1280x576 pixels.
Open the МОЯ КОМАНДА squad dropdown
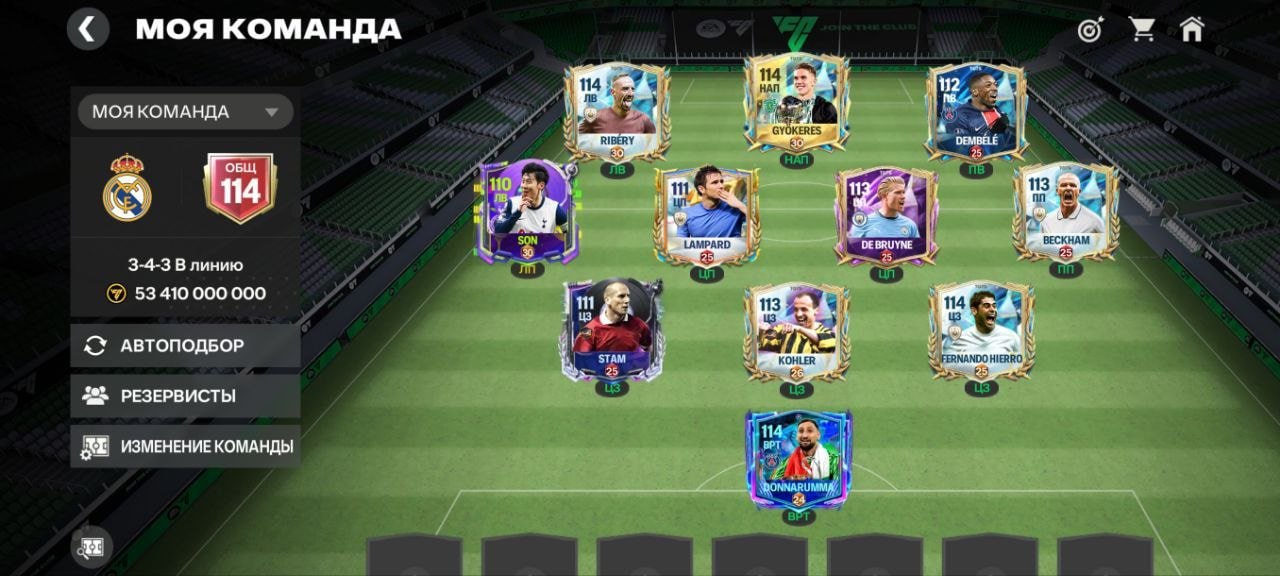point(185,112)
